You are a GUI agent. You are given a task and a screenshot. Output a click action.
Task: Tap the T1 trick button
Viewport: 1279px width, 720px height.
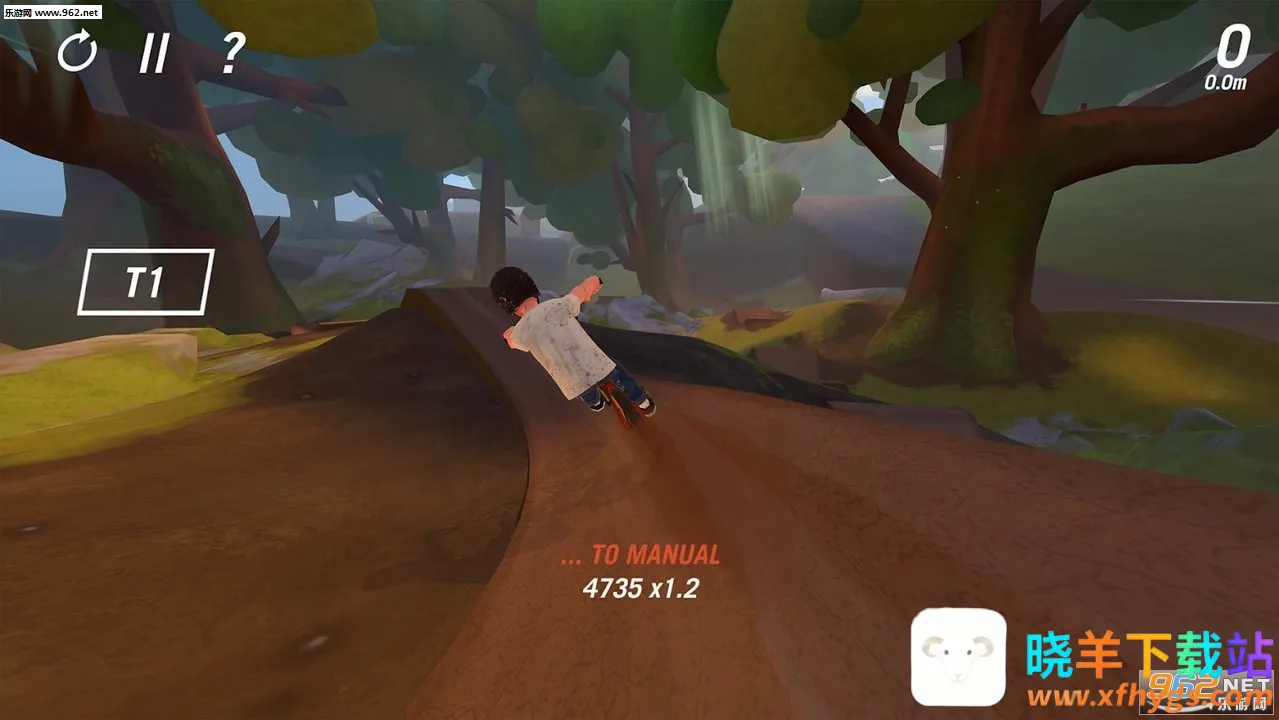pyautogui.click(x=145, y=282)
